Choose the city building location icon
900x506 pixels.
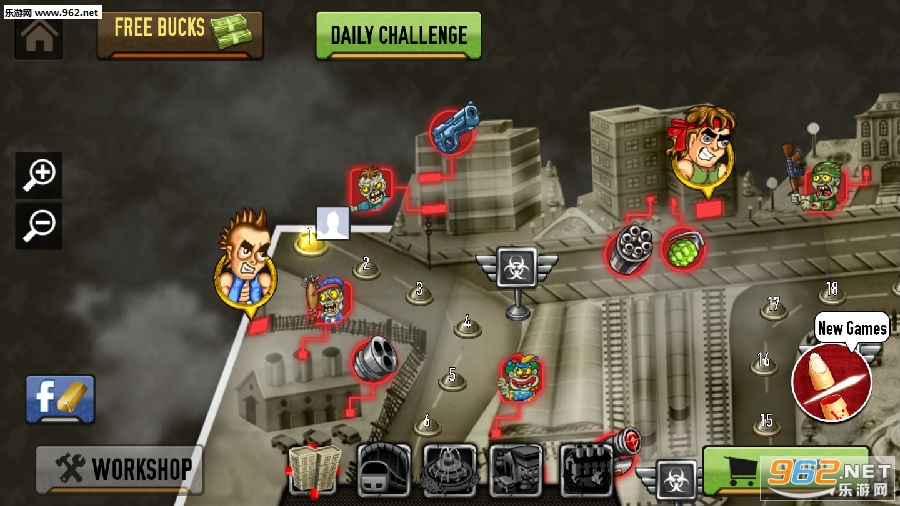click(x=313, y=469)
